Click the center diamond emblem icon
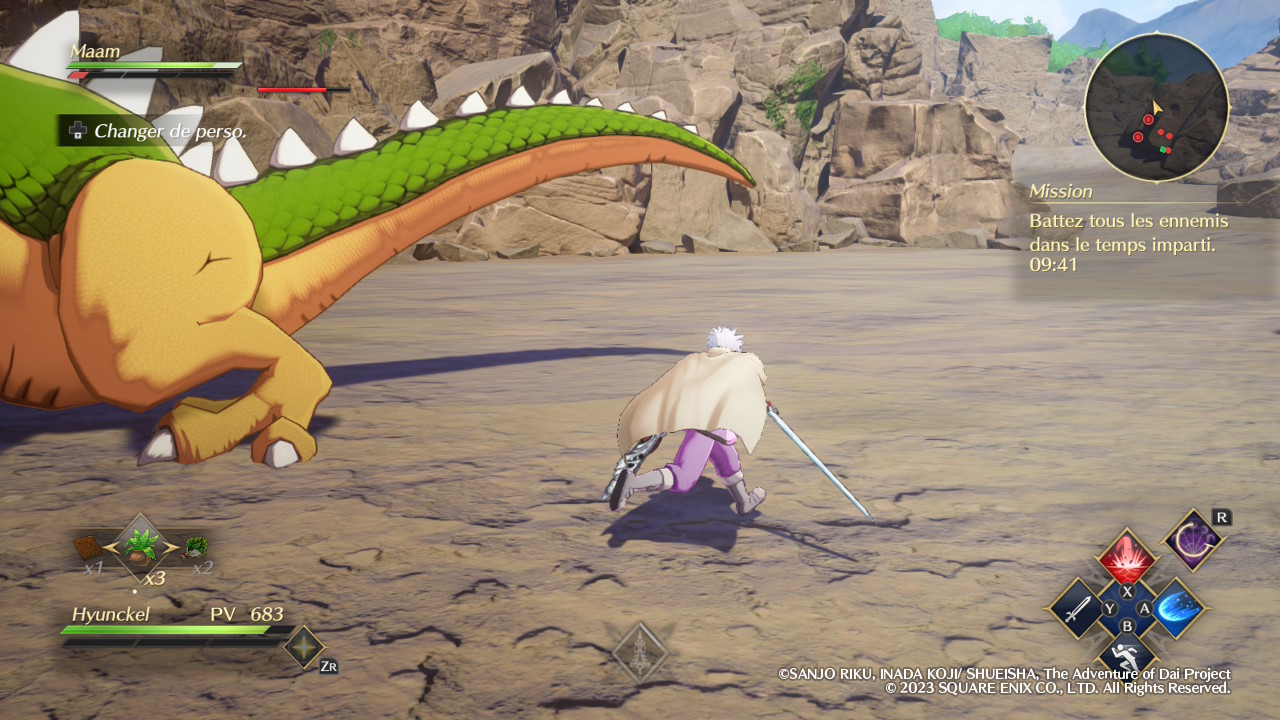 pos(640,652)
